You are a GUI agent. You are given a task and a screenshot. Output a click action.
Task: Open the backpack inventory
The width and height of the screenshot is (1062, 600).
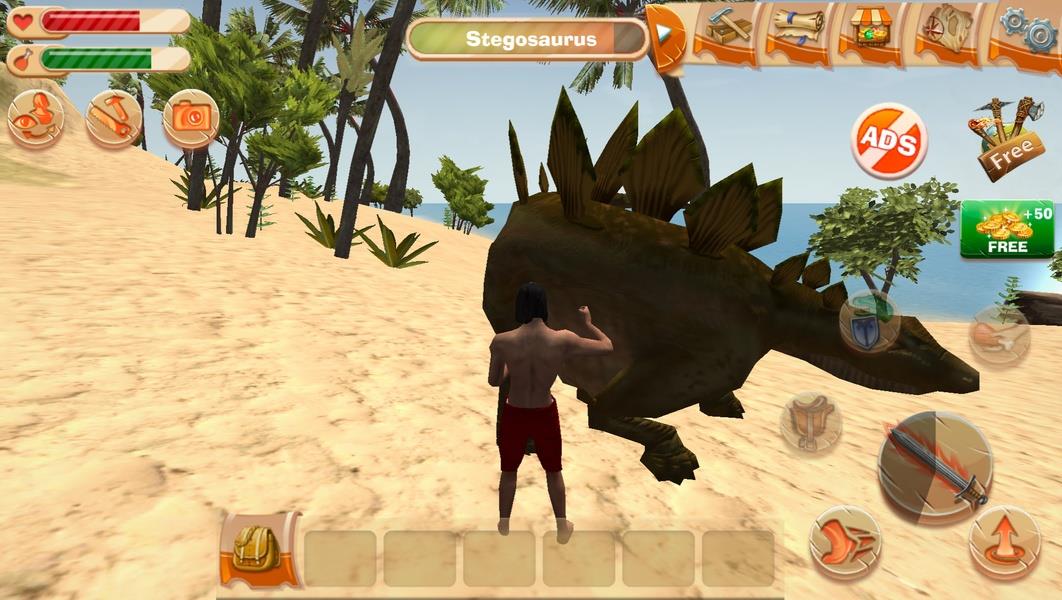[259, 550]
